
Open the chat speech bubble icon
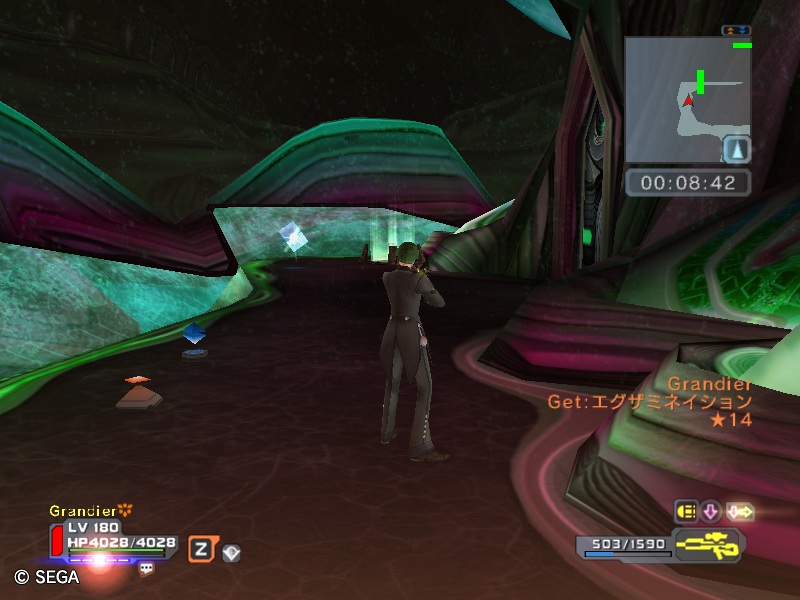click(x=146, y=568)
